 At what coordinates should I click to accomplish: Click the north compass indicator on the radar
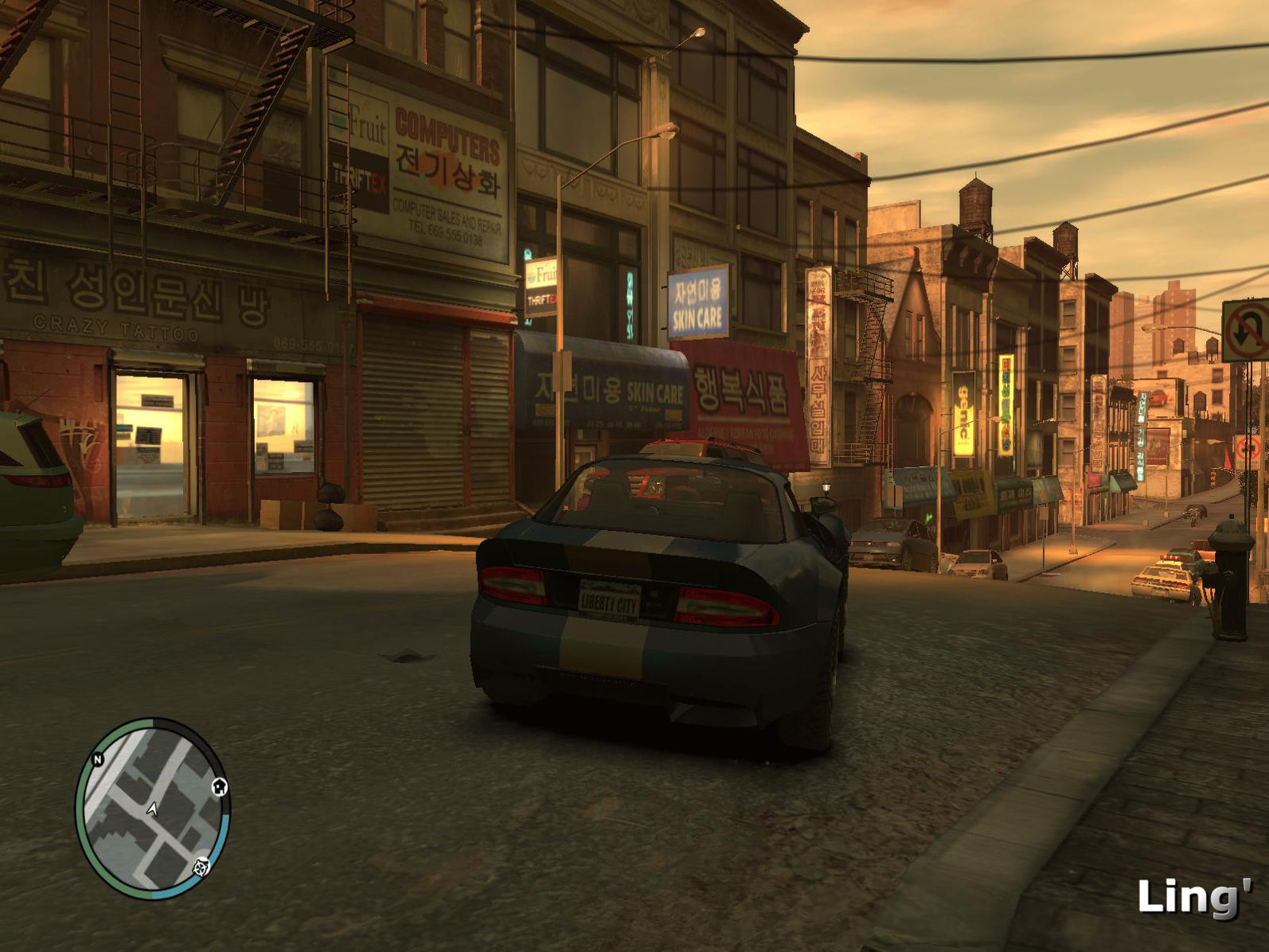(x=98, y=759)
